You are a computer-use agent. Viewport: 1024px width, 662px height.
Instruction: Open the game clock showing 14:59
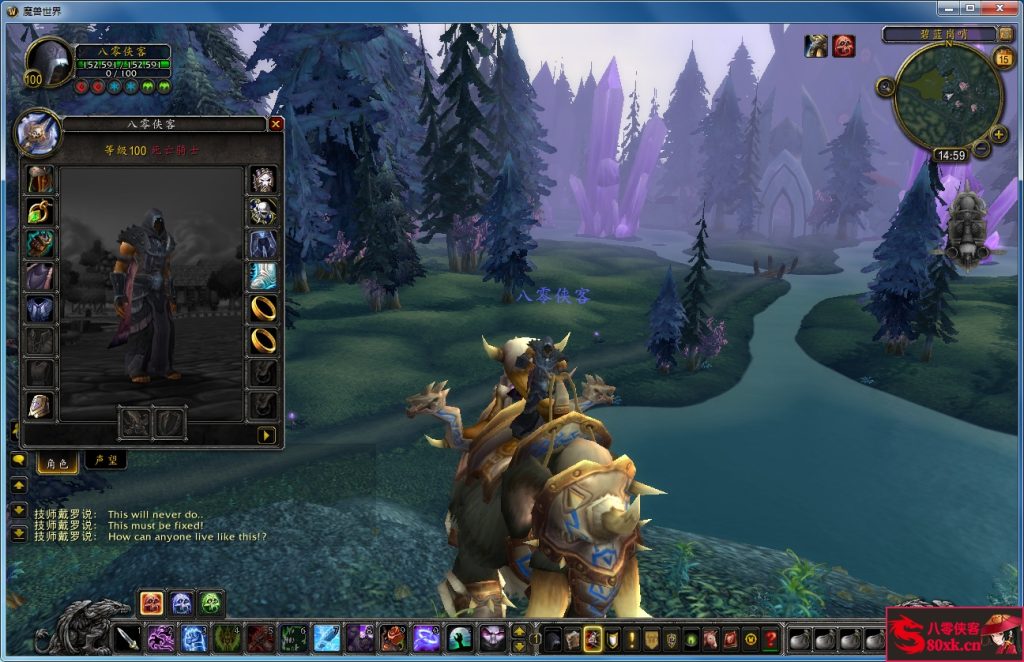(949, 156)
